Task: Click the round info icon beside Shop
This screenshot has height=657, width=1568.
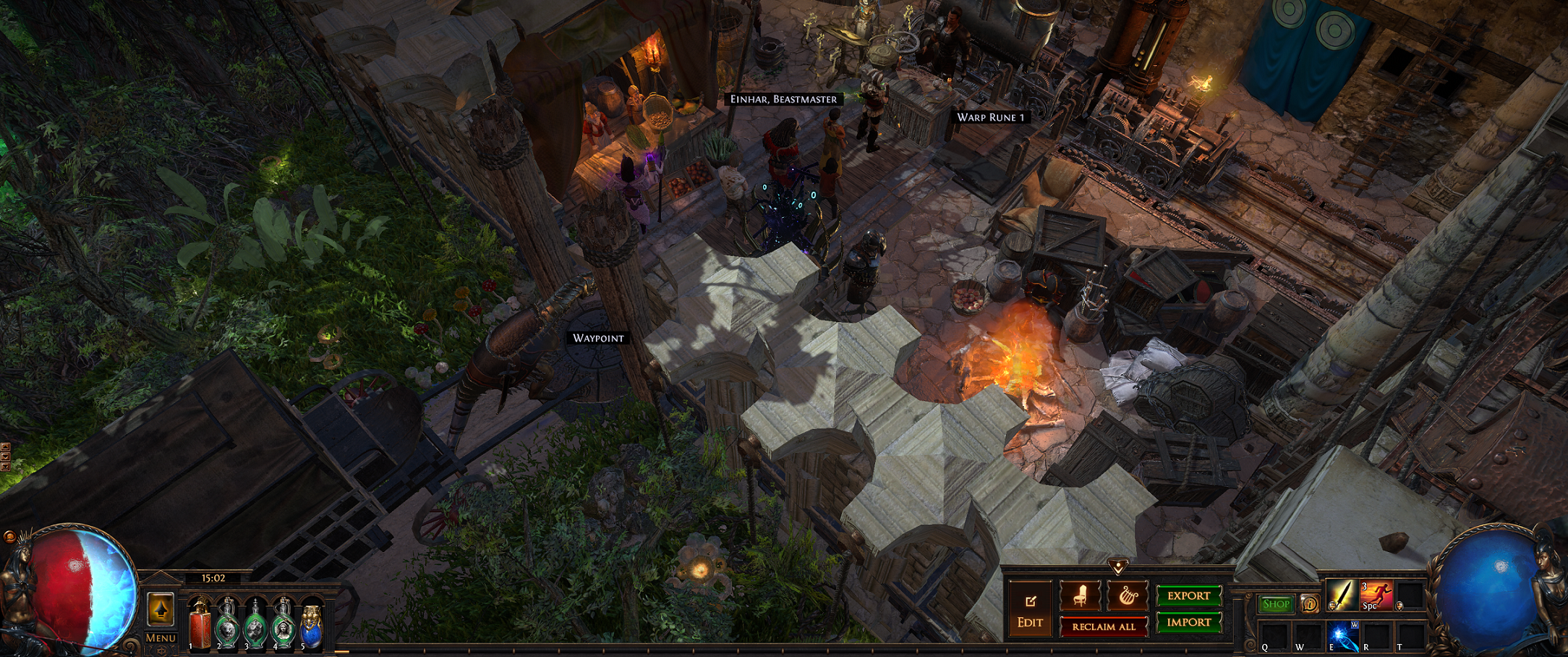Action: (x=1309, y=603)
